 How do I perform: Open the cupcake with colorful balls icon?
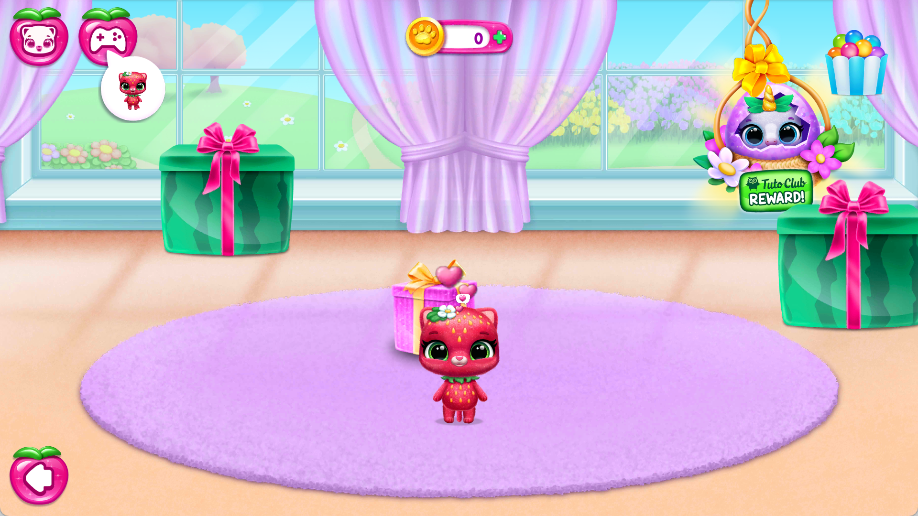(x=856, y=63)
